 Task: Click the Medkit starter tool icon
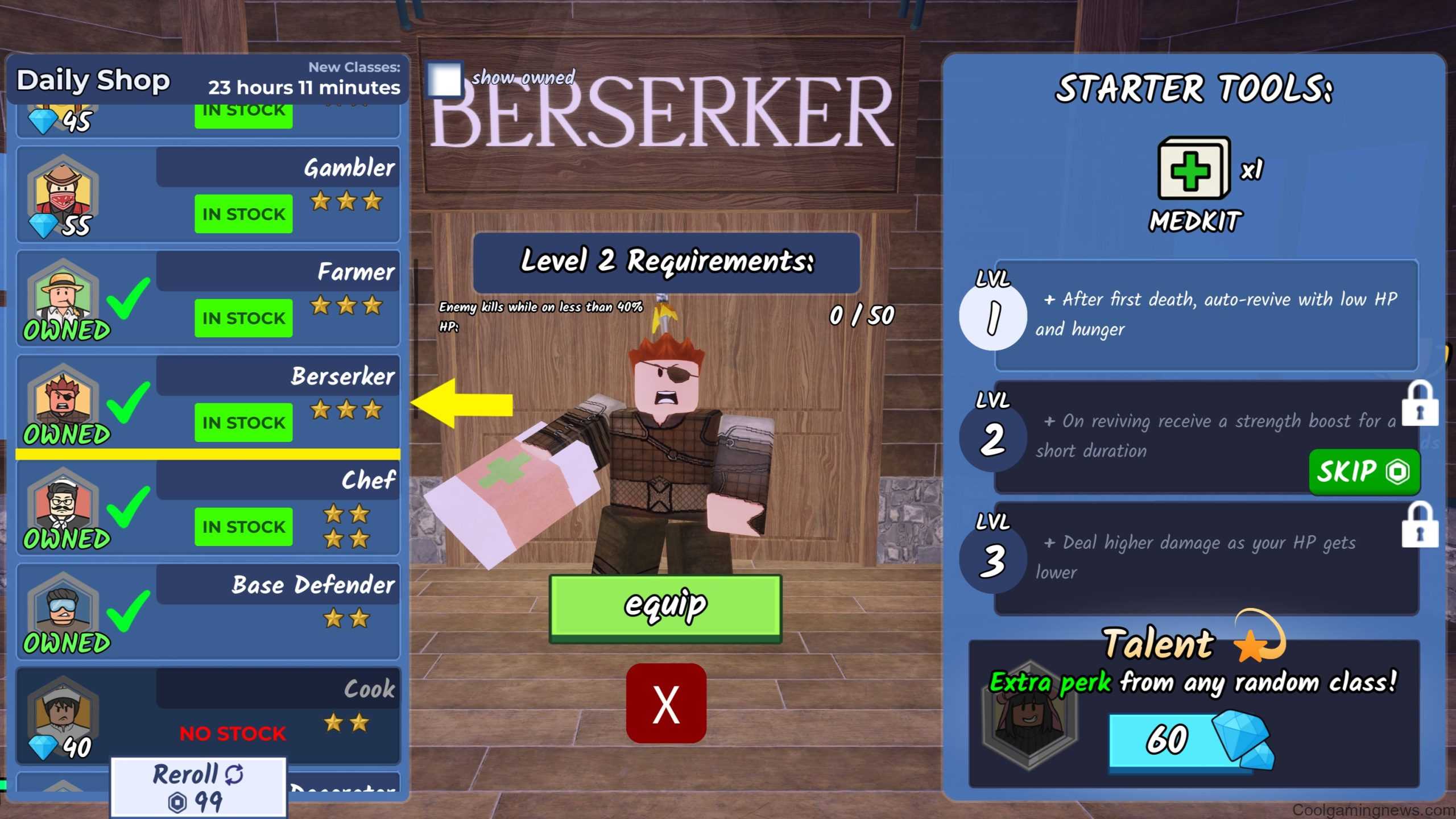coord(1193,169)
